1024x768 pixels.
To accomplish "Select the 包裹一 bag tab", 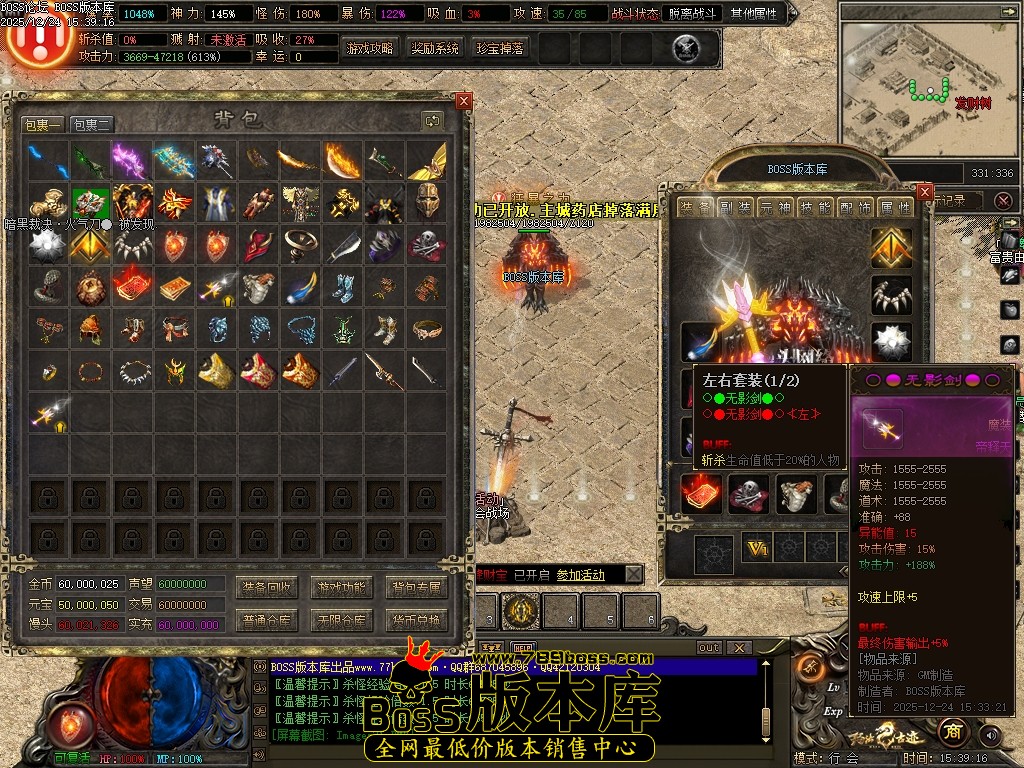I will tap(43, 125).
